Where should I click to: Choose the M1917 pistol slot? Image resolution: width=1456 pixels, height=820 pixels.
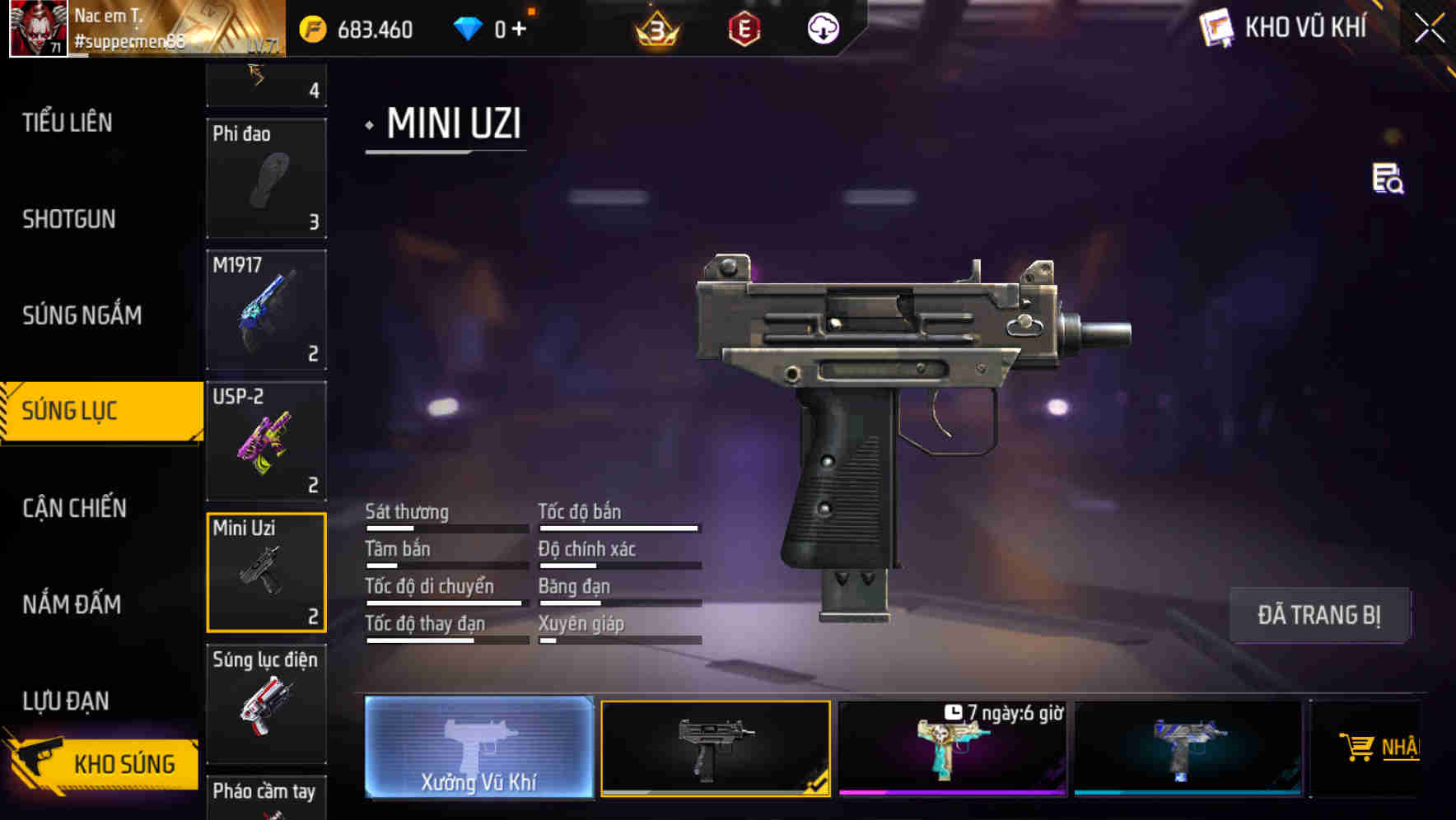pyautogui.click(x=266, y=310)
